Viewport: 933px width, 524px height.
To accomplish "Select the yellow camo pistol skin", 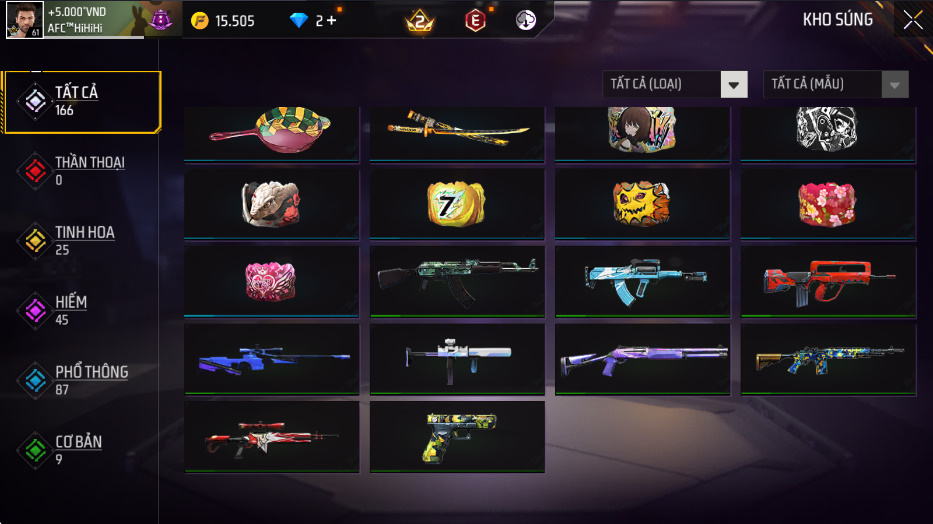I will 457,436.
